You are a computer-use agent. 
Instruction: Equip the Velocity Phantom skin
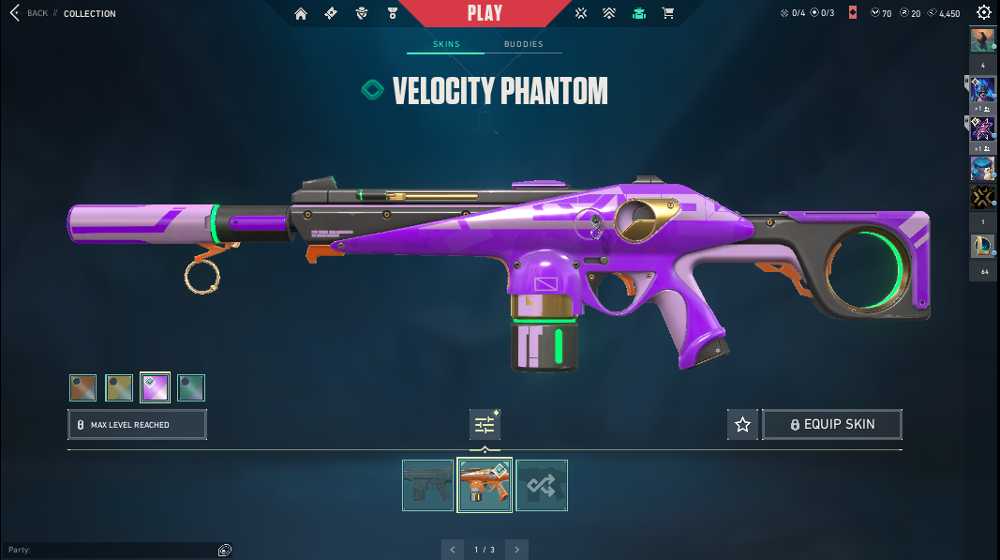coord(832,425)
